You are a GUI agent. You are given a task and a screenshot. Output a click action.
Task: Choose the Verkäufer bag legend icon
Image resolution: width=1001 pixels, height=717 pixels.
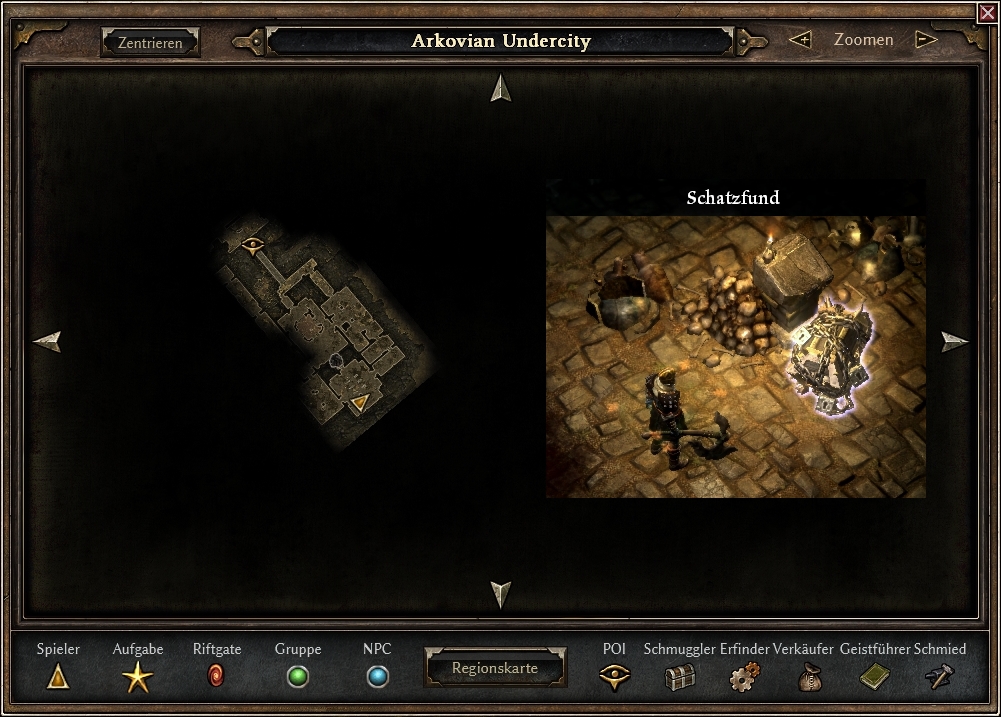[809, 677]
